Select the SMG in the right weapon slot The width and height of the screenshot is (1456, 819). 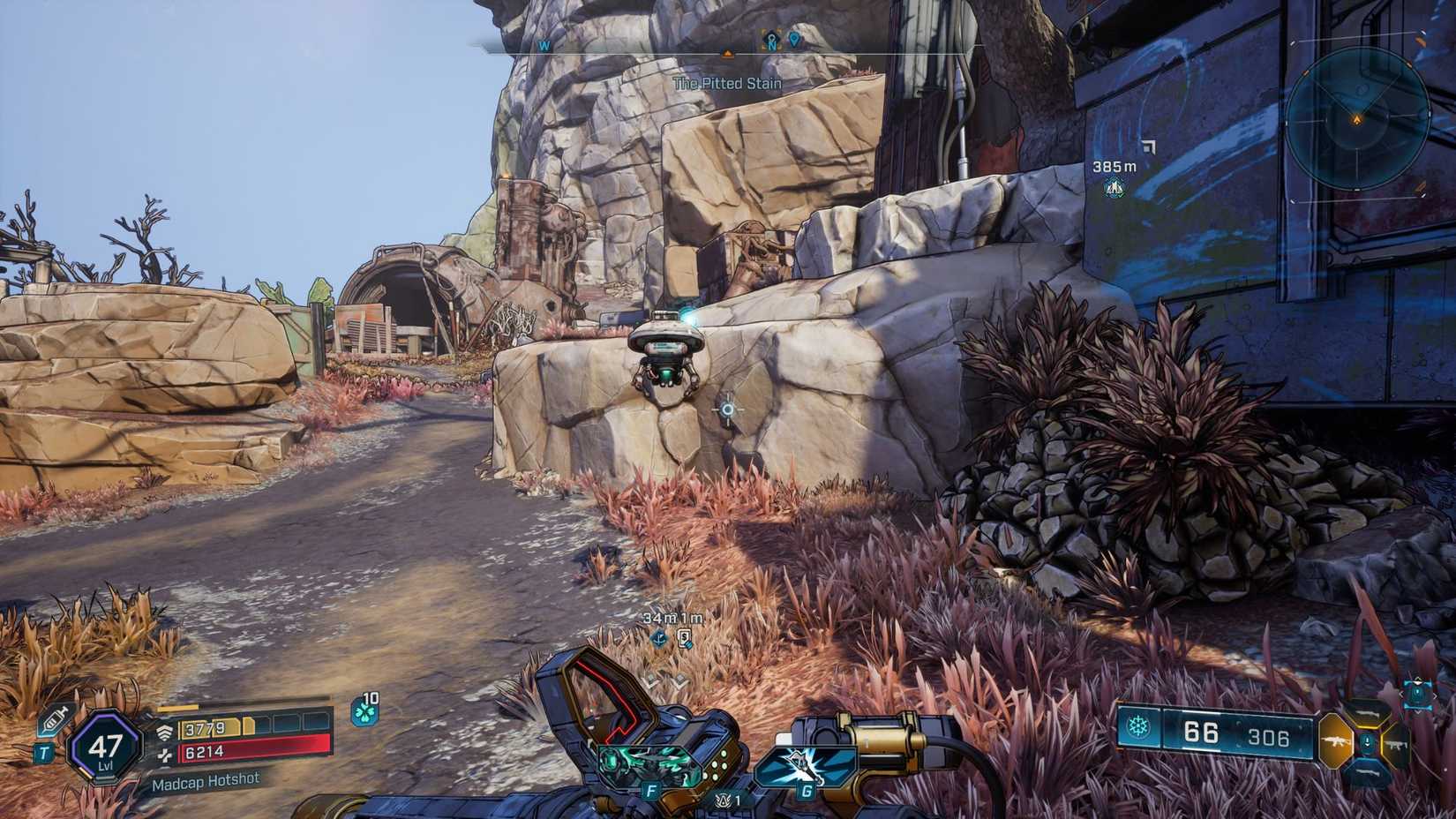coord(1397,744)
